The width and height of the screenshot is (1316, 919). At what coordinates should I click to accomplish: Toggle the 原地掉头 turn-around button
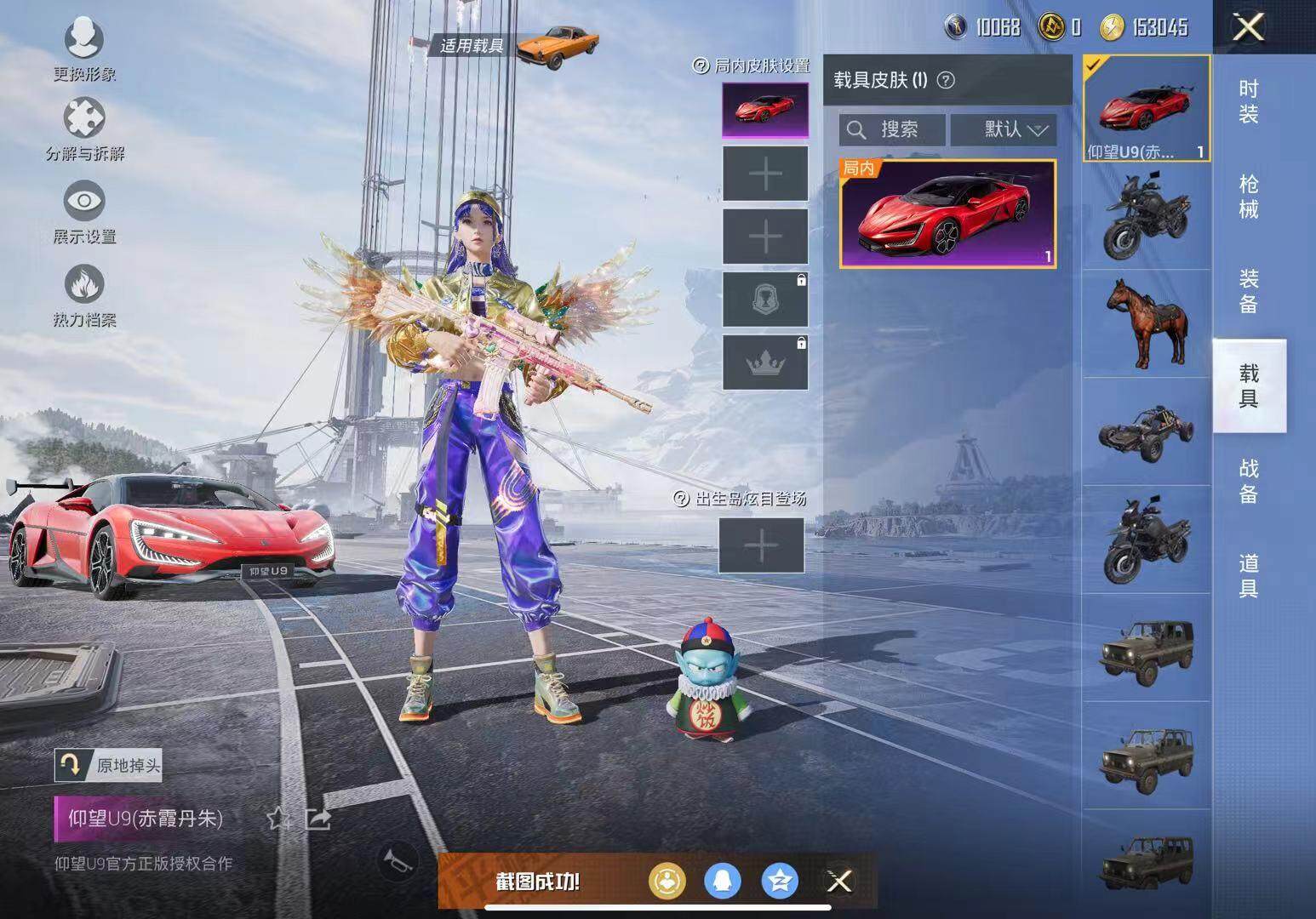point(108,765)
